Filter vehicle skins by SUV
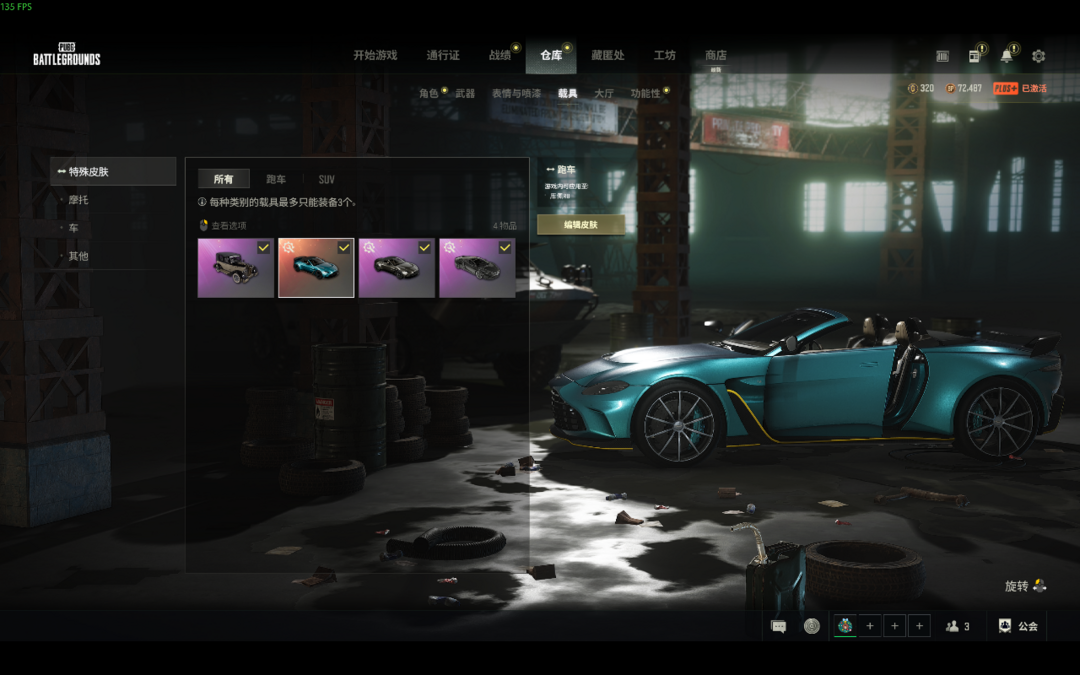 (x=327, y=180)
